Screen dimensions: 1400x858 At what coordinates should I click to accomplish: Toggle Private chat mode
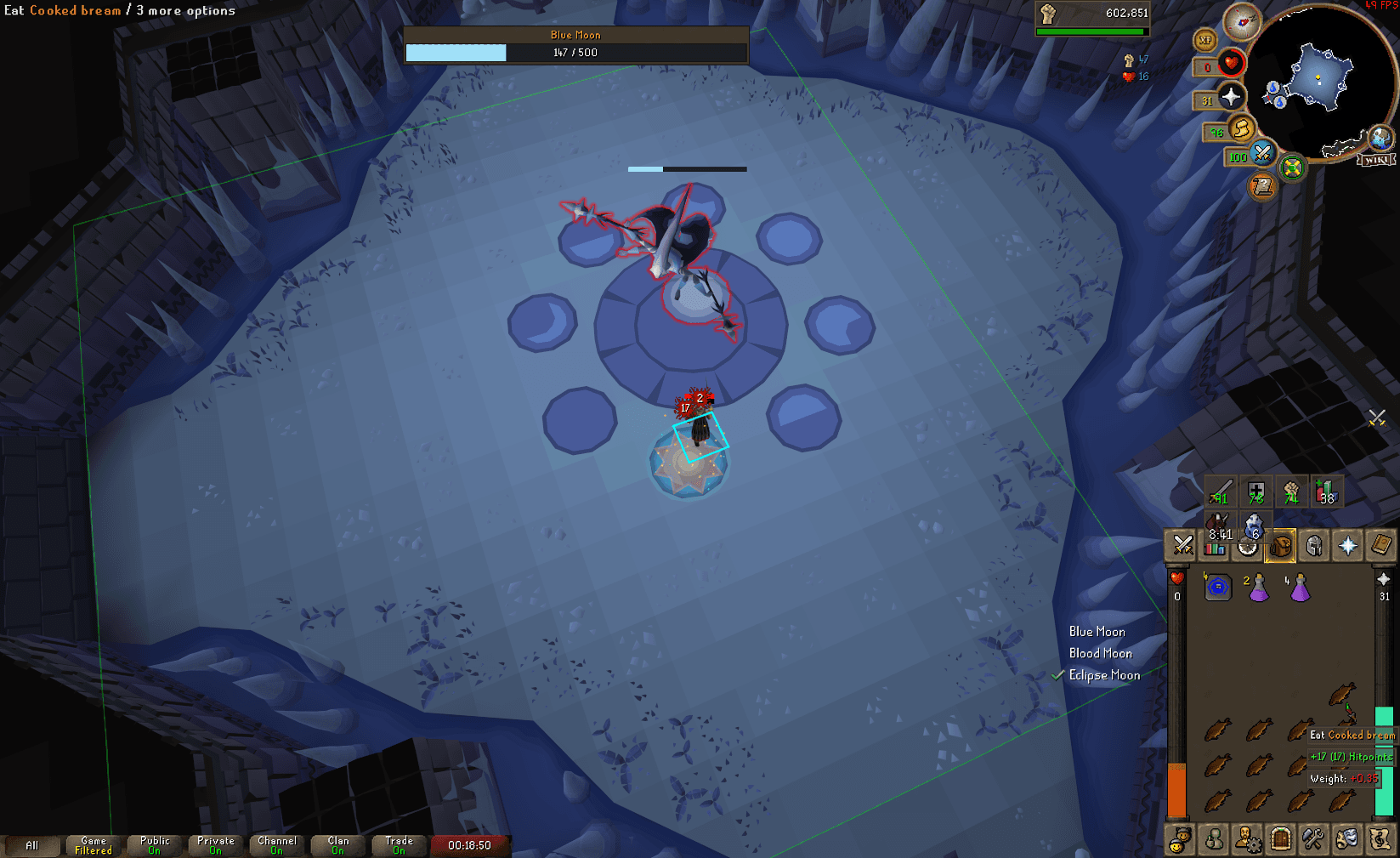click(215, 845)
